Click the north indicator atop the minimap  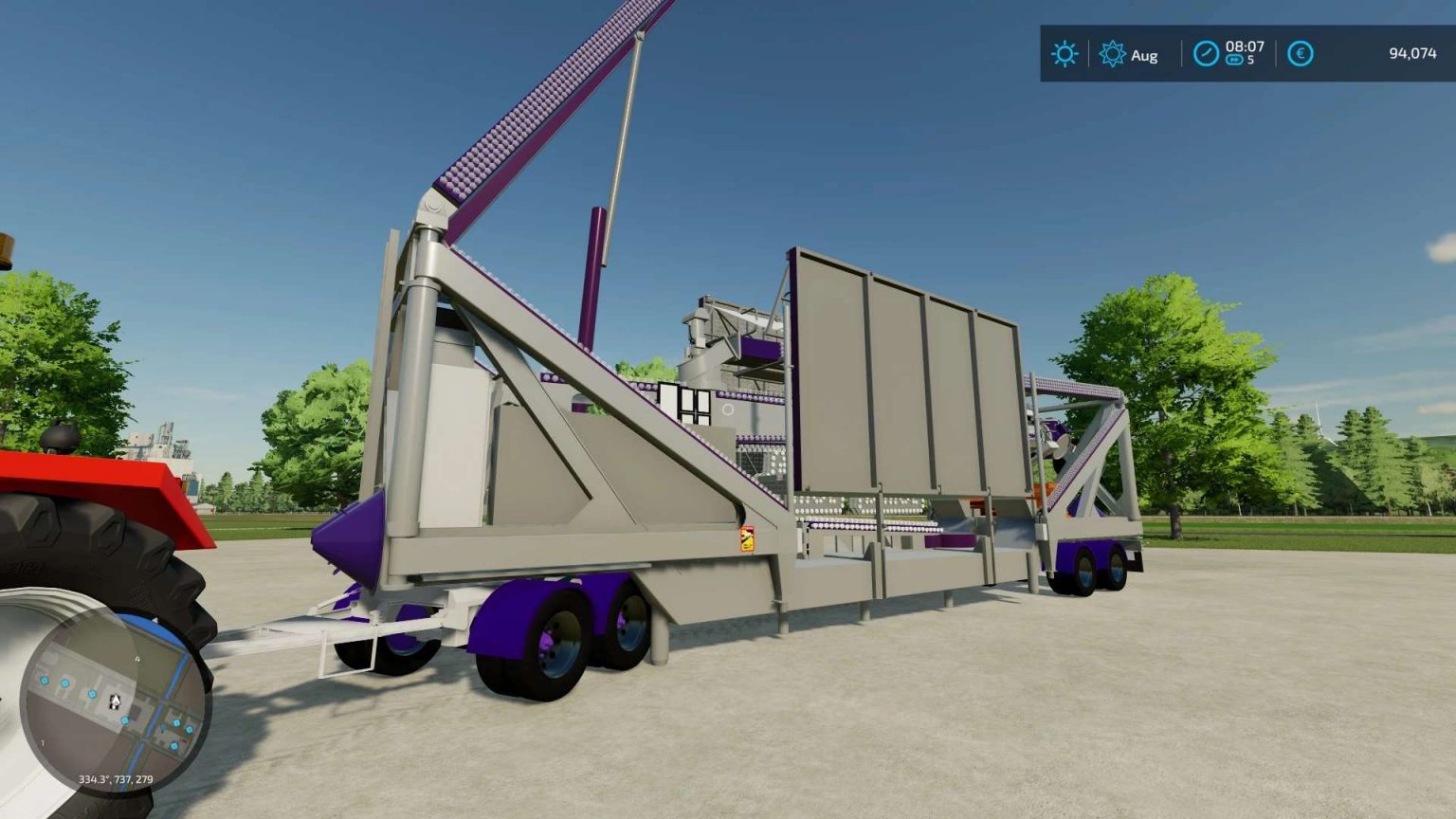[155, 620]
